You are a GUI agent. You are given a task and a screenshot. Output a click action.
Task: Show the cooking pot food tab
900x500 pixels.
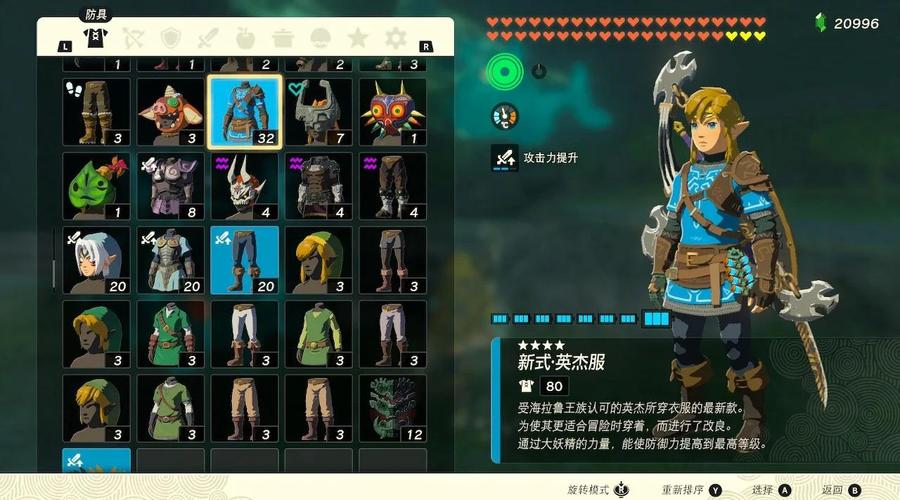(x=283, y=38)
